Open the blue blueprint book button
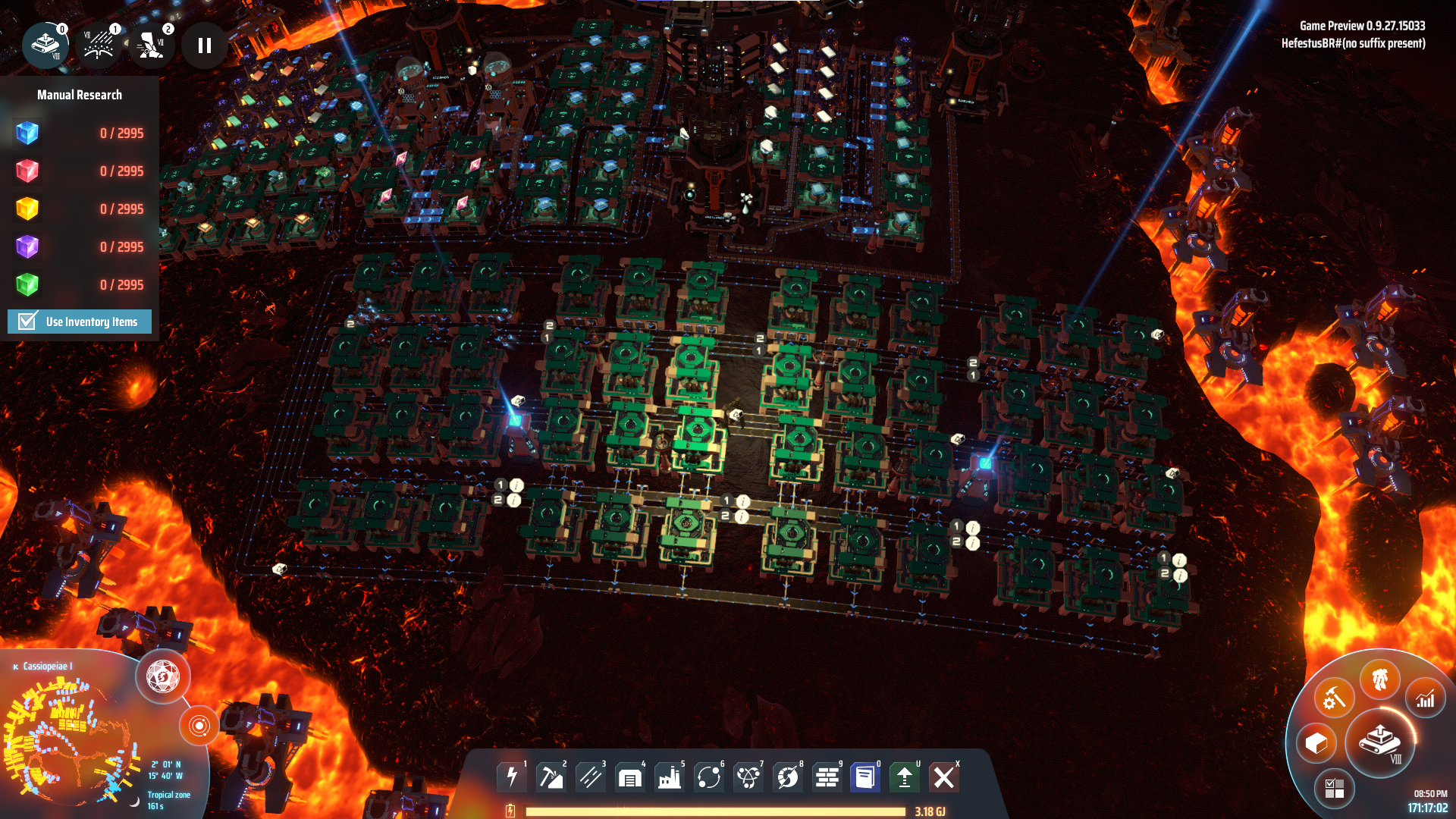The height and width of the screenshot is (819, 1456). (865, 777)
